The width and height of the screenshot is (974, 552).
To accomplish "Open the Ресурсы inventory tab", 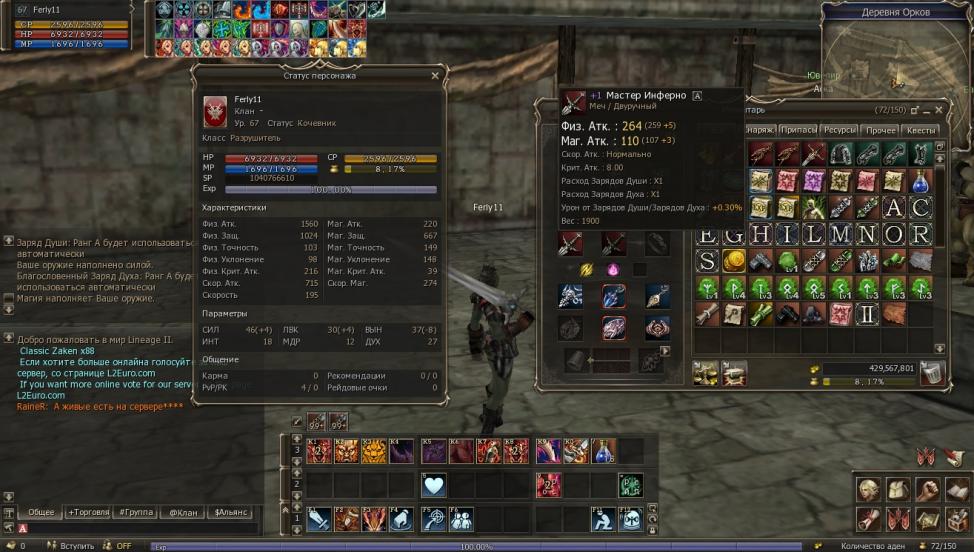I will point(840,130).
